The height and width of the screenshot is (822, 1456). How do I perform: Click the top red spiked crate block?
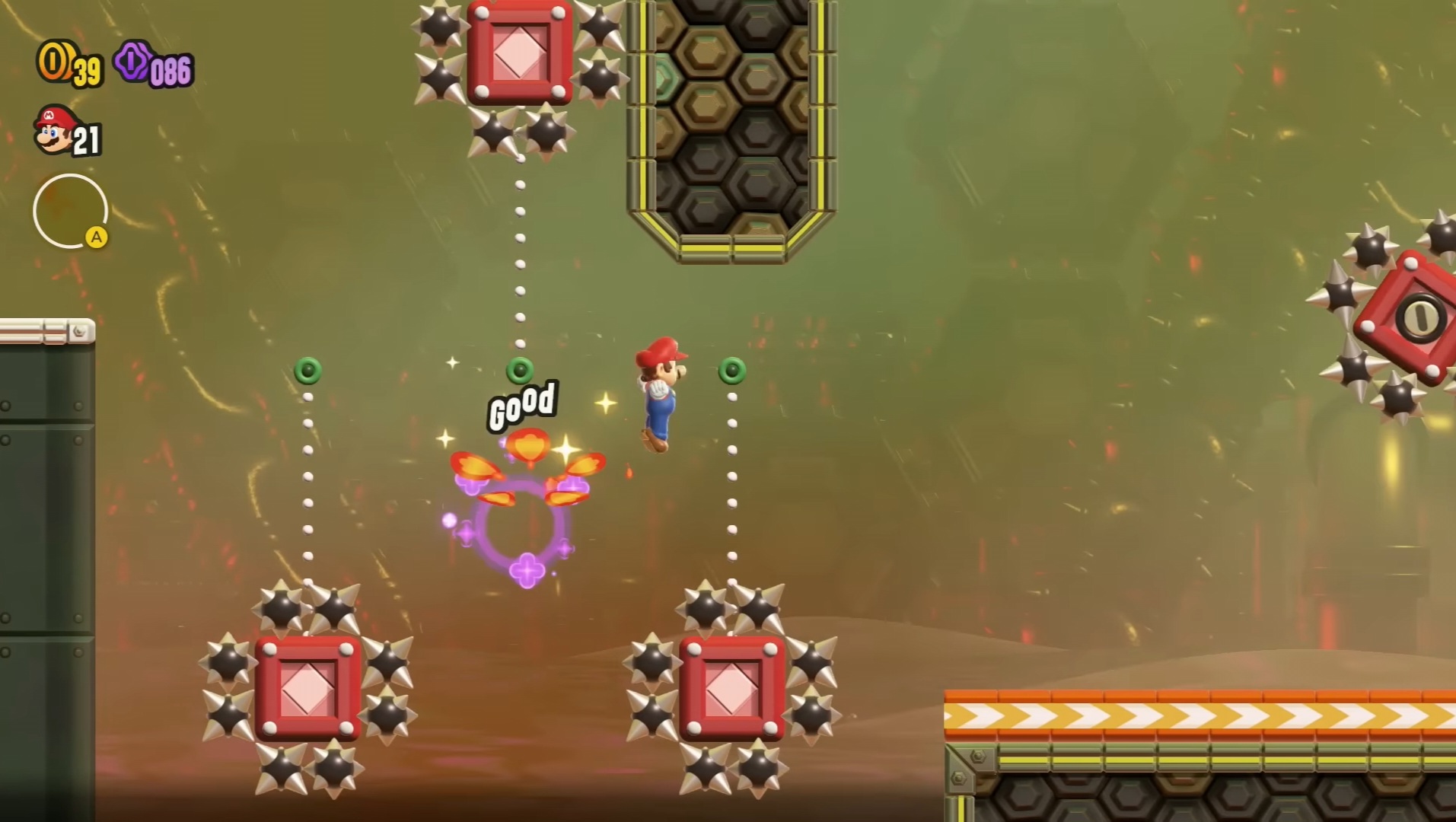click(x=520, y=52)
